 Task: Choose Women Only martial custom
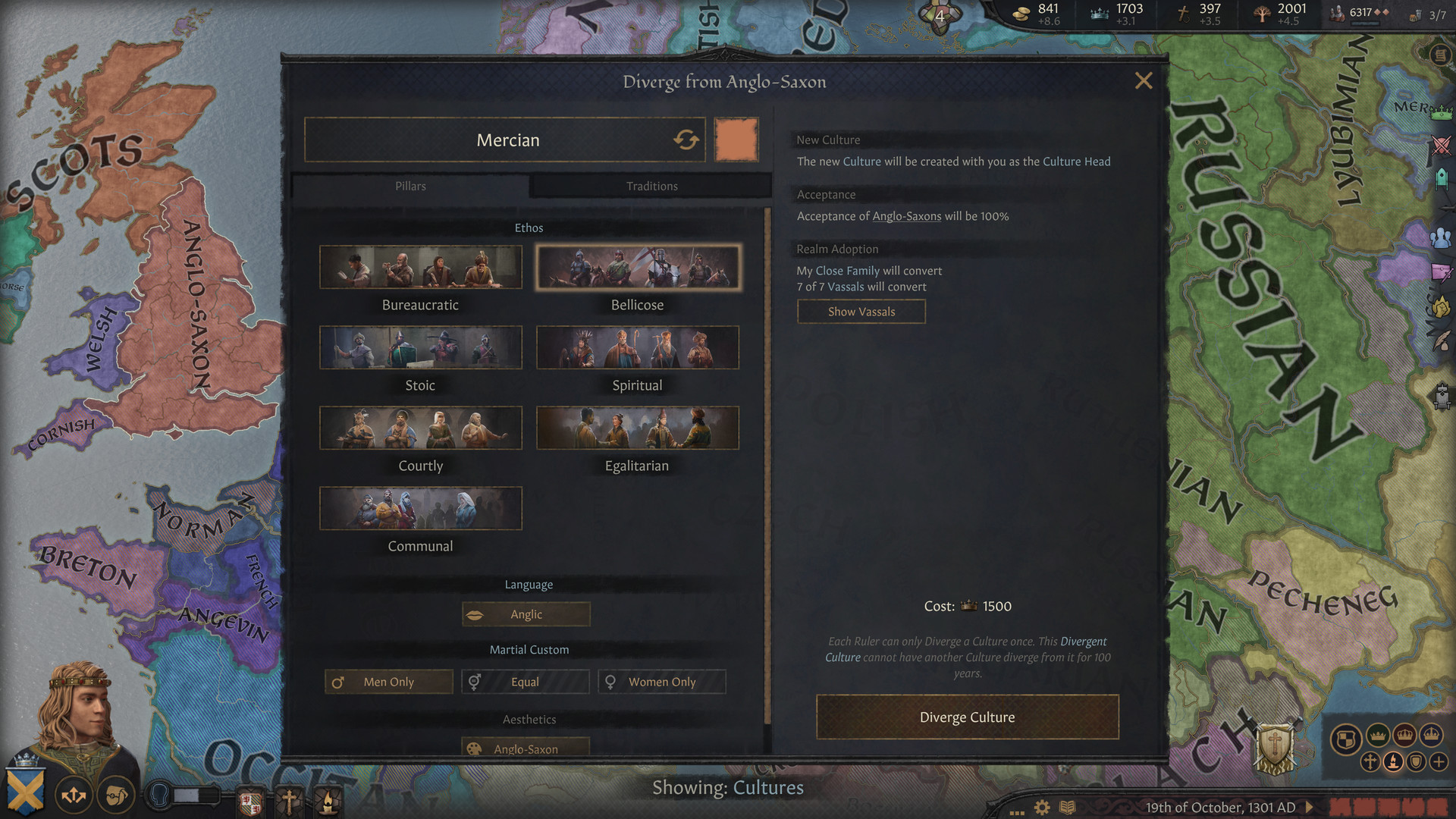[661, 682]
